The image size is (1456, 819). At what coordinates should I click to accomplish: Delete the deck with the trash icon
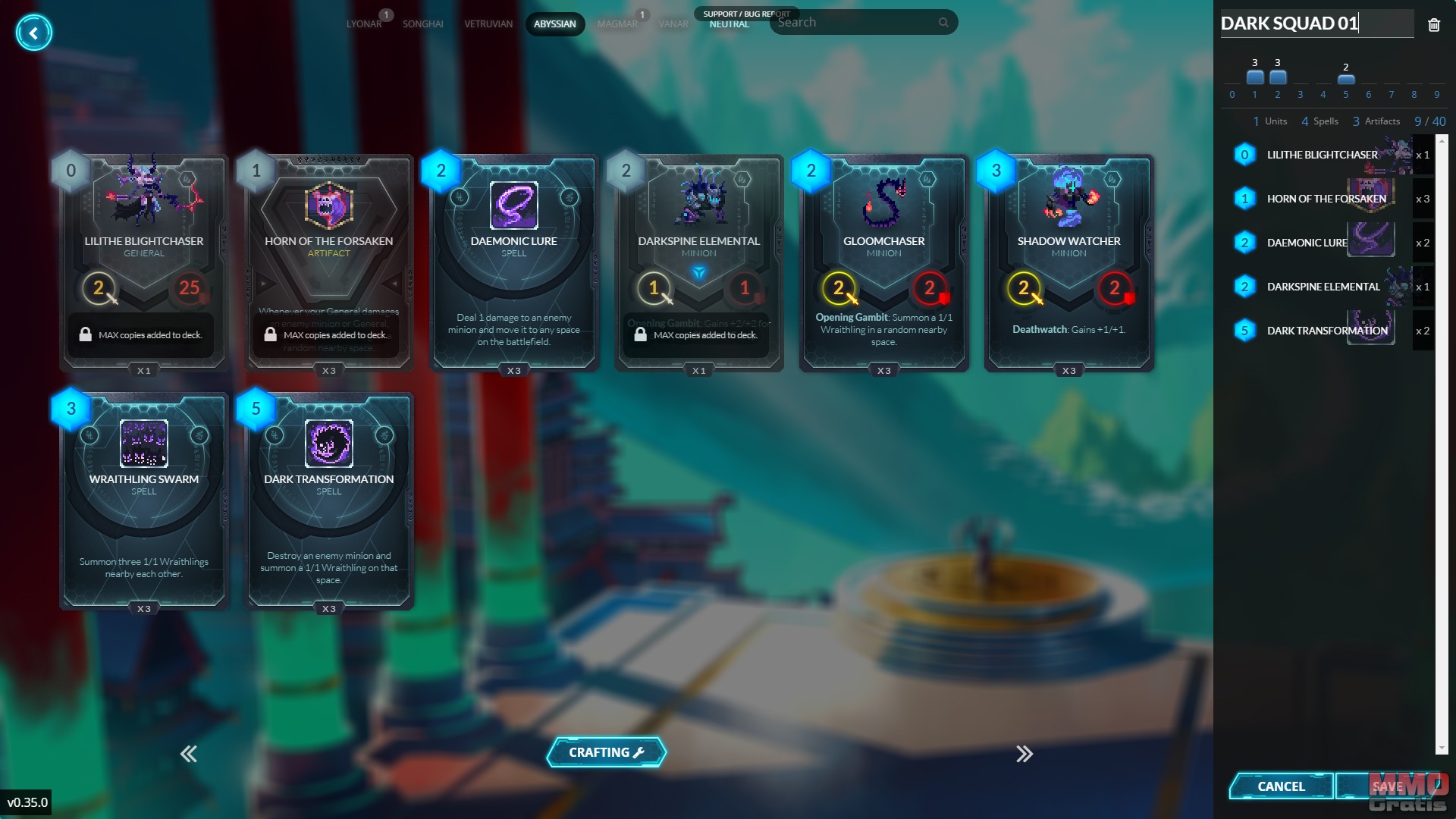pos(1433,25)
